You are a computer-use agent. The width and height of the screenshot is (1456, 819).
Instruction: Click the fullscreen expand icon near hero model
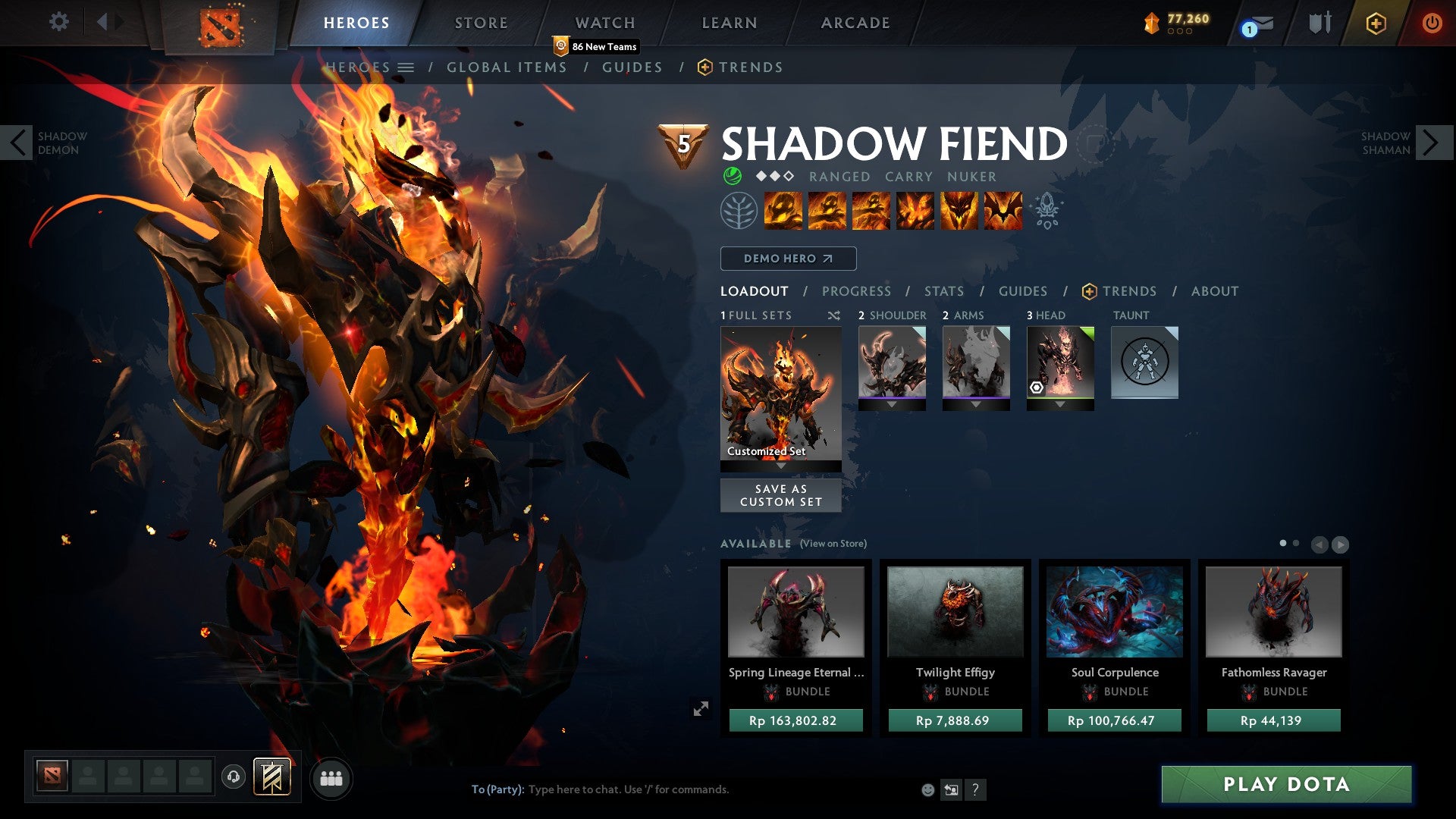point(701,709)
